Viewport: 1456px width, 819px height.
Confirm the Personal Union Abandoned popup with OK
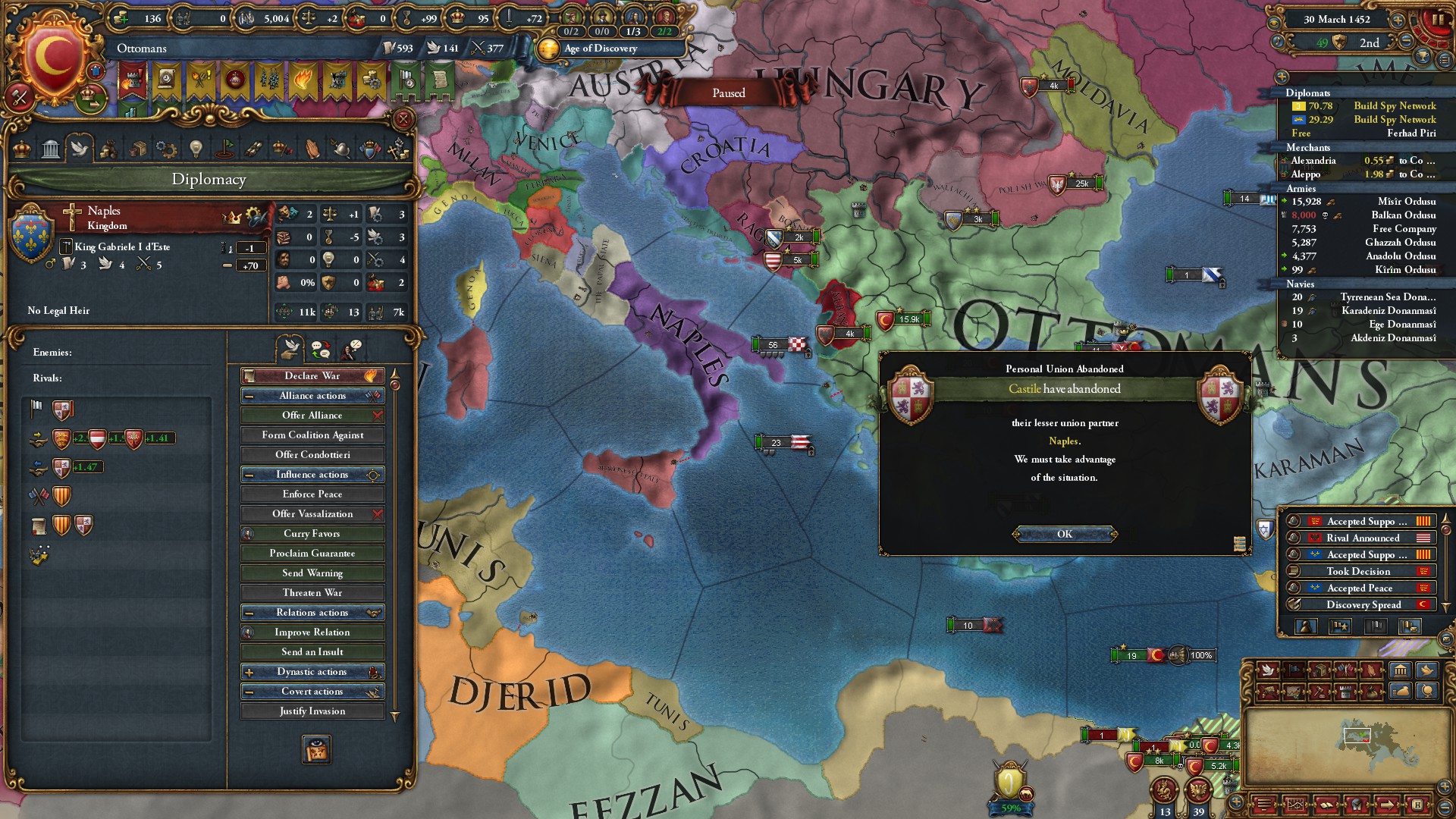pos(1065,535)
